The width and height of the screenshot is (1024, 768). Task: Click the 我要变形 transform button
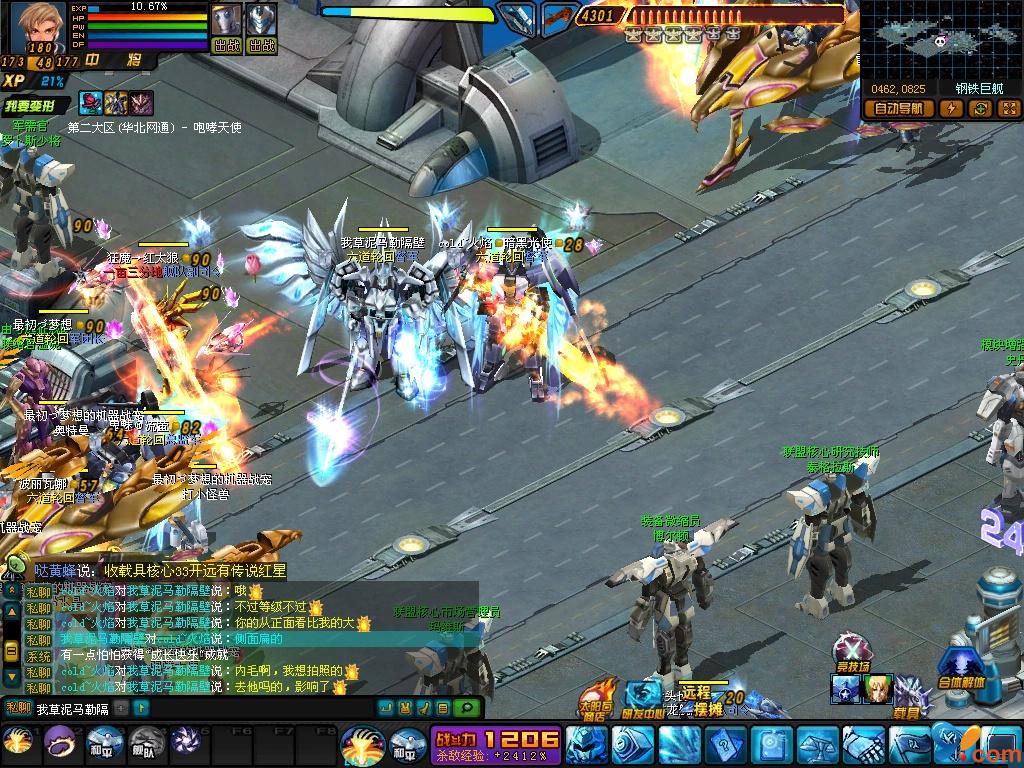pos(36,105)
